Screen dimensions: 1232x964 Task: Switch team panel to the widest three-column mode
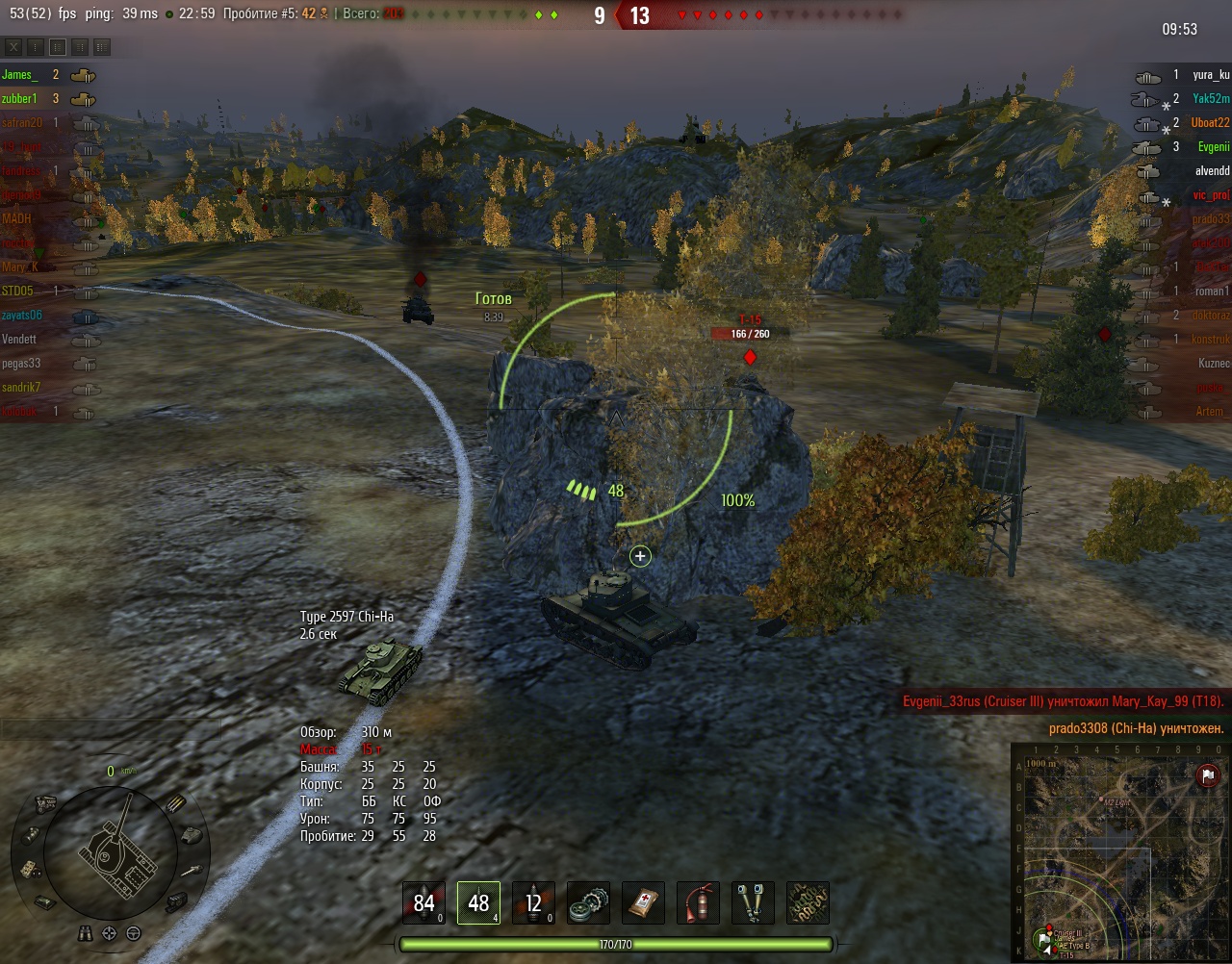102,46
